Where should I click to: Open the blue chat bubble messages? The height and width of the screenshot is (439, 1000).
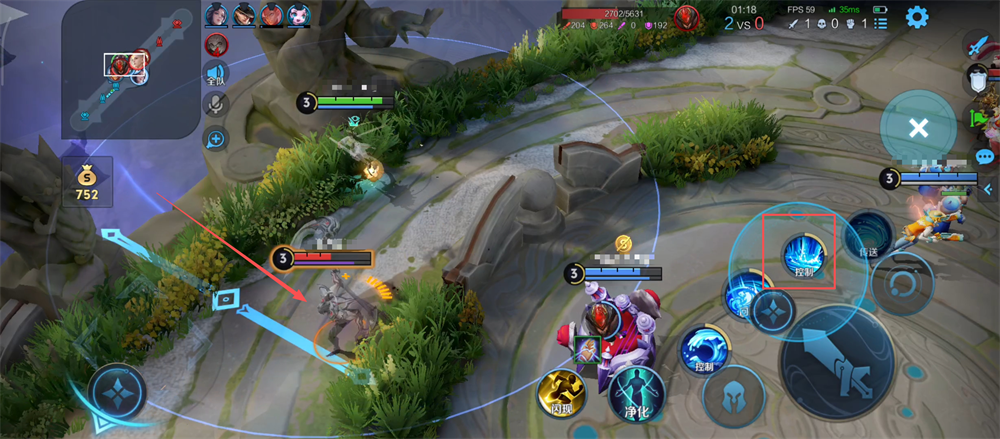985,156
